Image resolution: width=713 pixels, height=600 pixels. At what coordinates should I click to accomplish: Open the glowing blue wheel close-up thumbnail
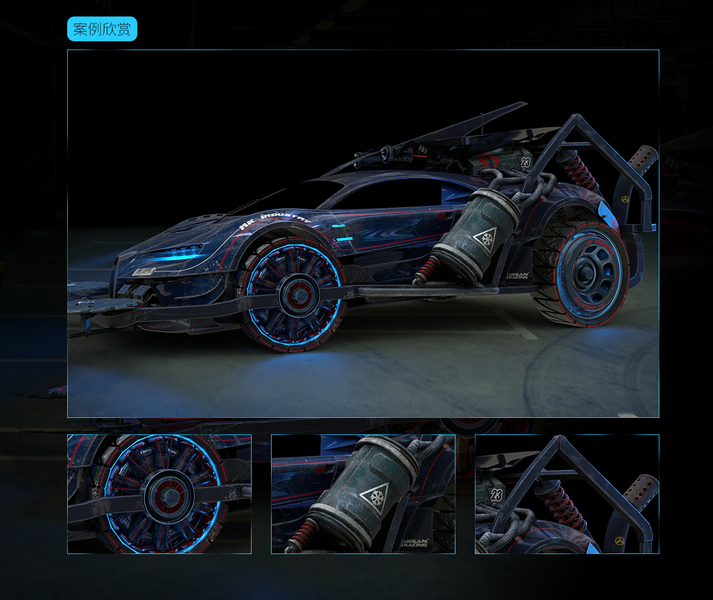[159, 494]
